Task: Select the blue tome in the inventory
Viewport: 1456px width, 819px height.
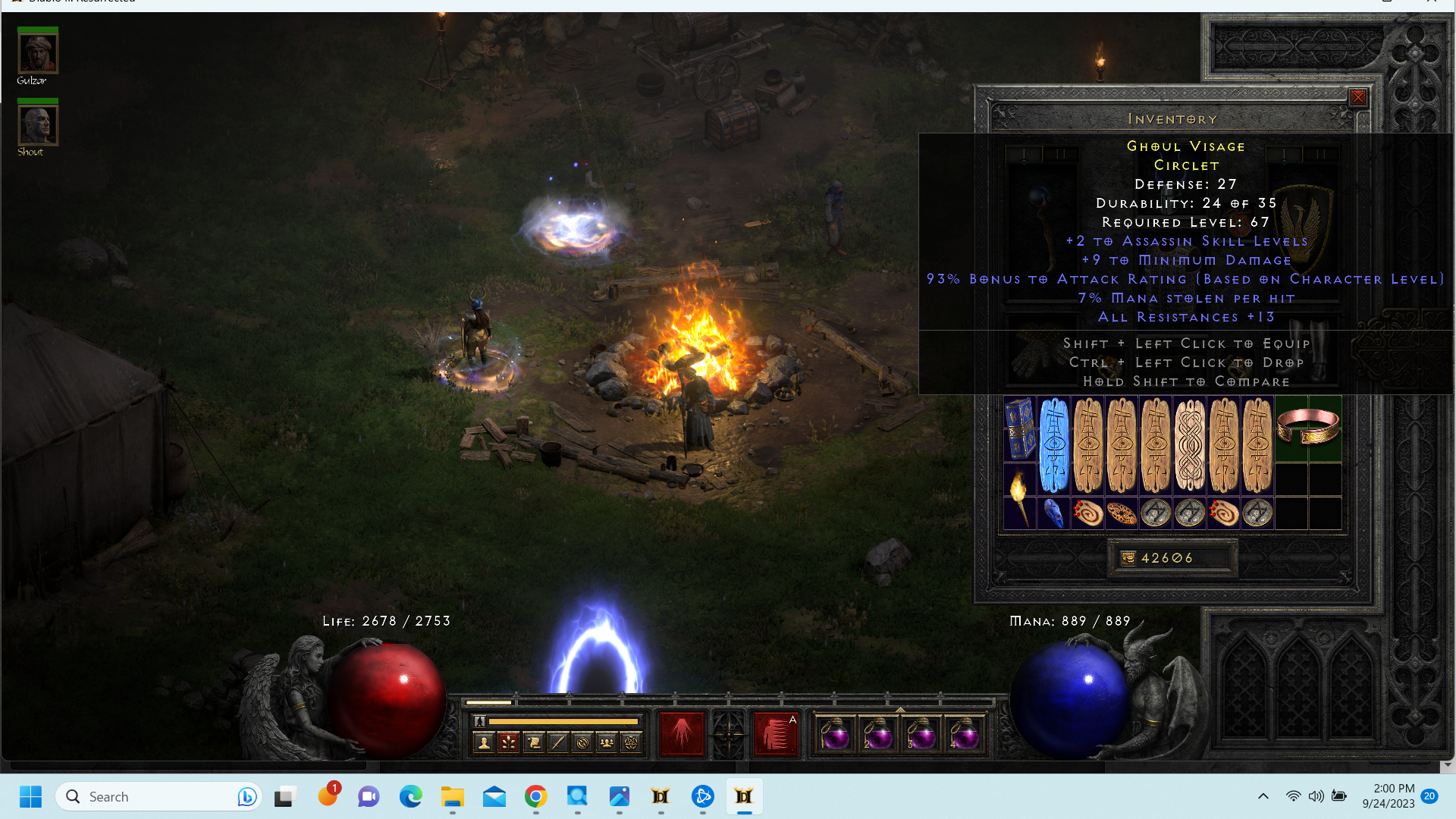Action: 1020,427
